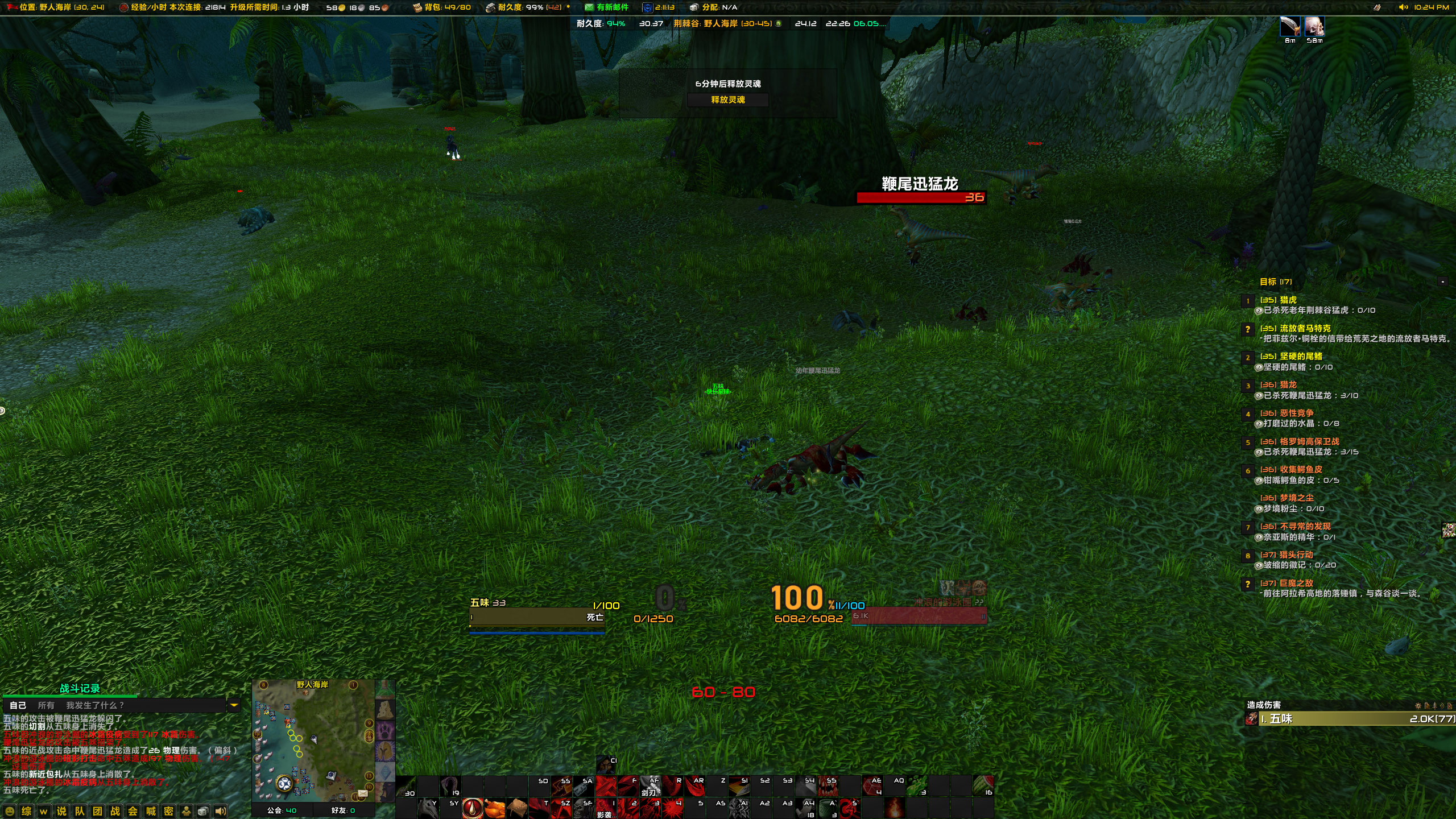Select the 剑刃 ability on the action bar
This screenshot has width=1456, height=819.
(650, 788)
